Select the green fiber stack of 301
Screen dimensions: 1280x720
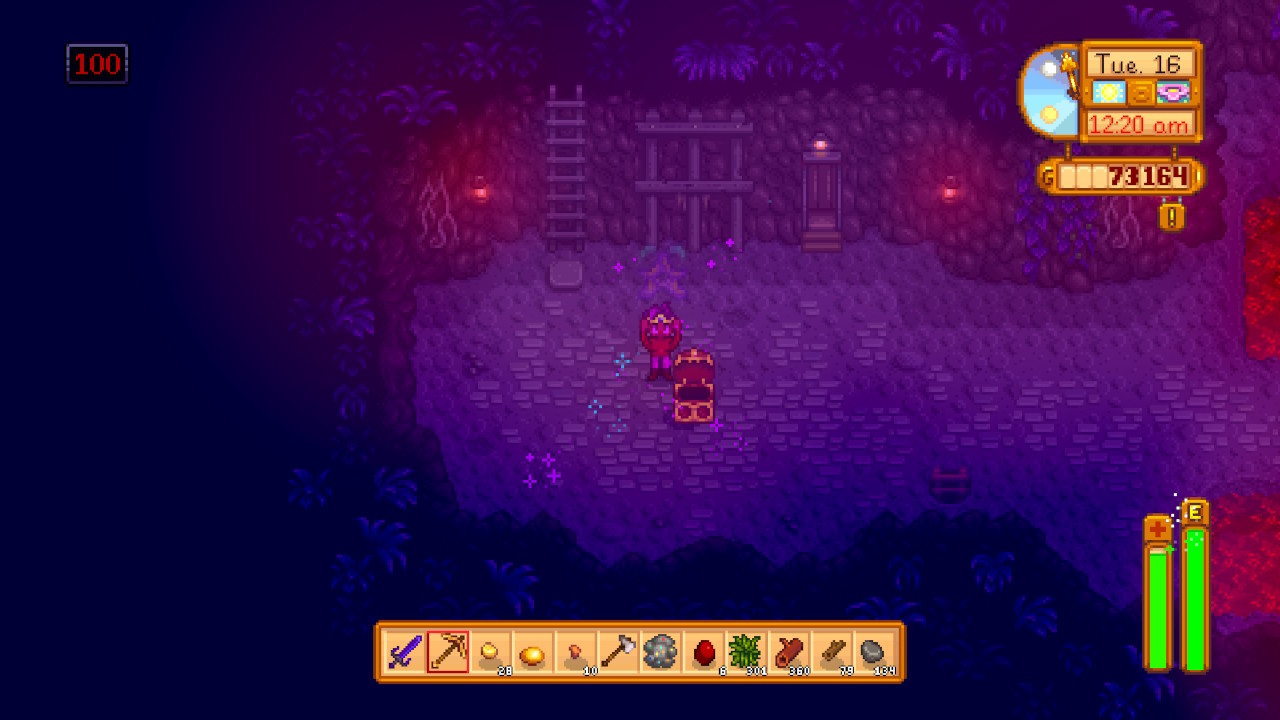pyautogui.click(x=747, y=653)
